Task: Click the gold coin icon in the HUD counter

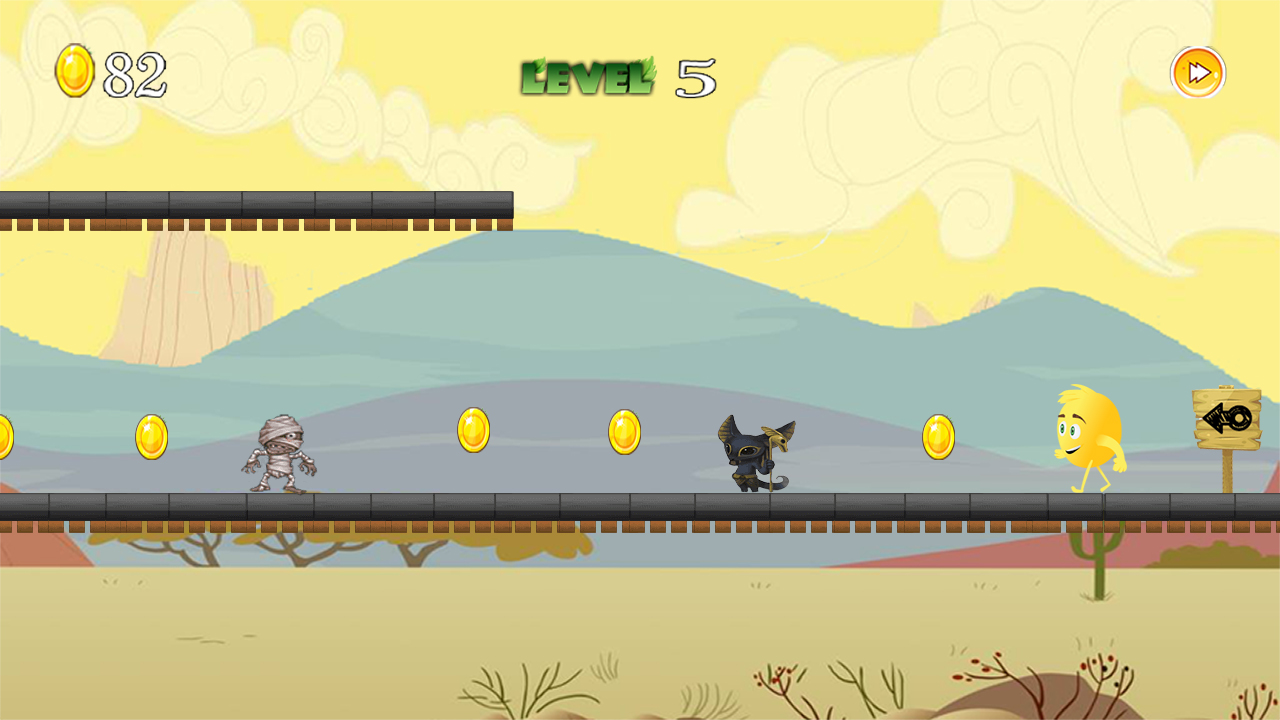Action: pyautogui.click(x=75, y=70)
